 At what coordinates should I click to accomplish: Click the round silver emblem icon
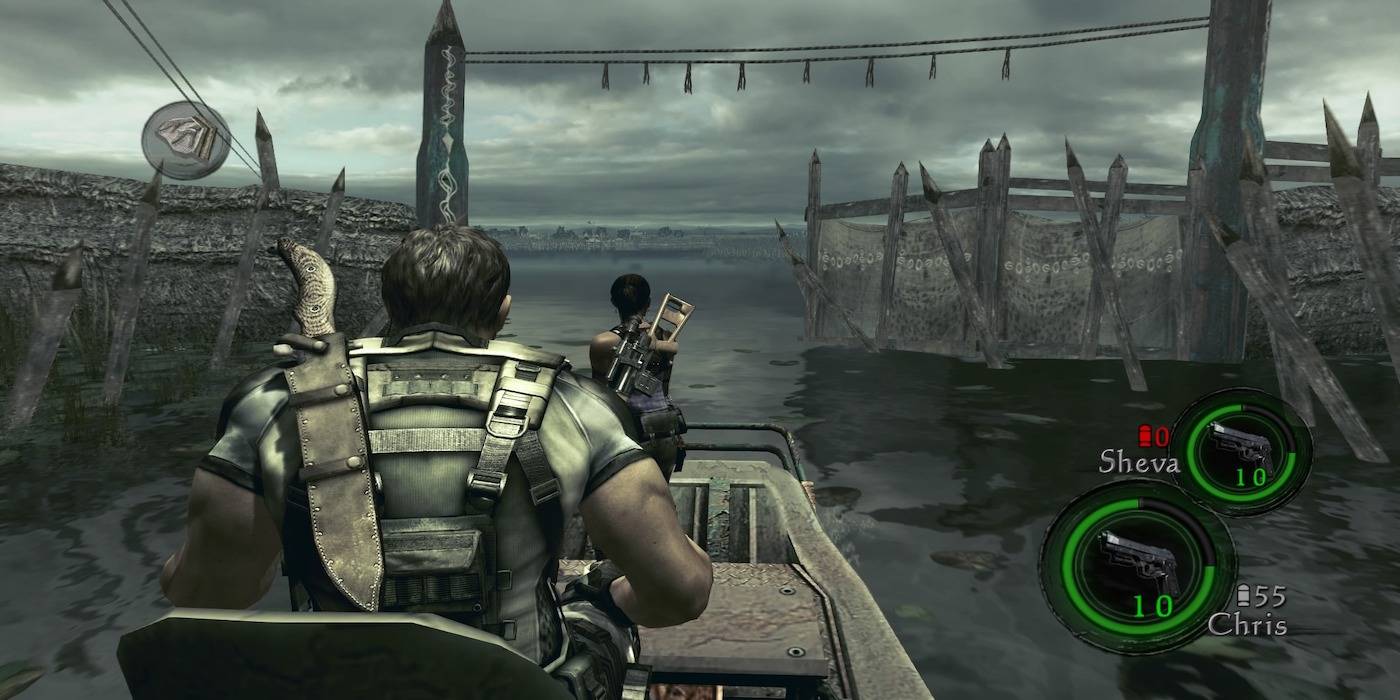click(x=186, y=140)
